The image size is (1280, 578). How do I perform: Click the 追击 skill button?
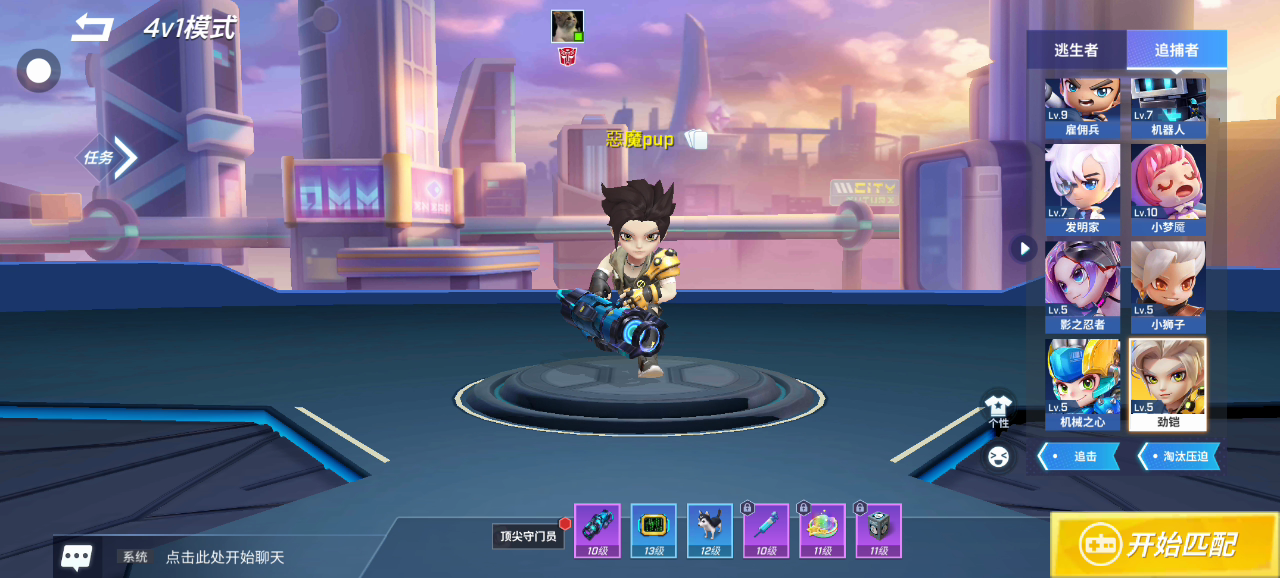pos(1079,457)
